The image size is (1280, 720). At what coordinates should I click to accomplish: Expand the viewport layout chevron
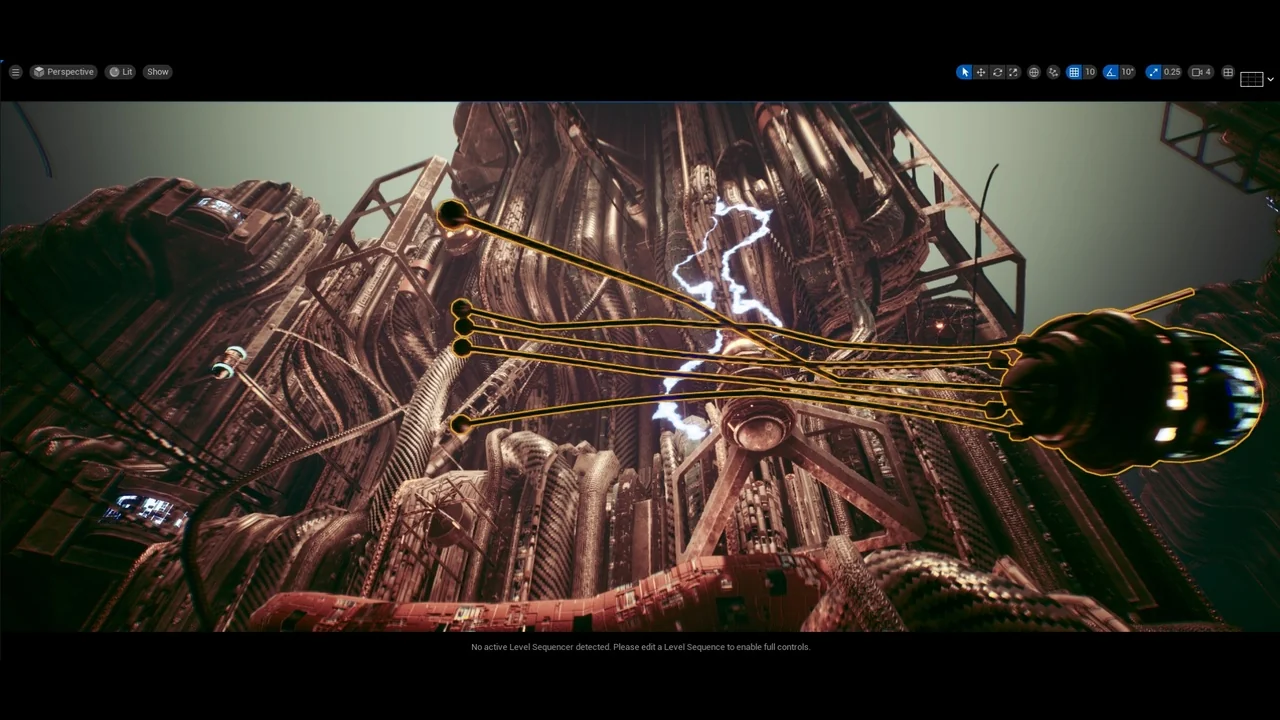click(x=1270, y=79)
